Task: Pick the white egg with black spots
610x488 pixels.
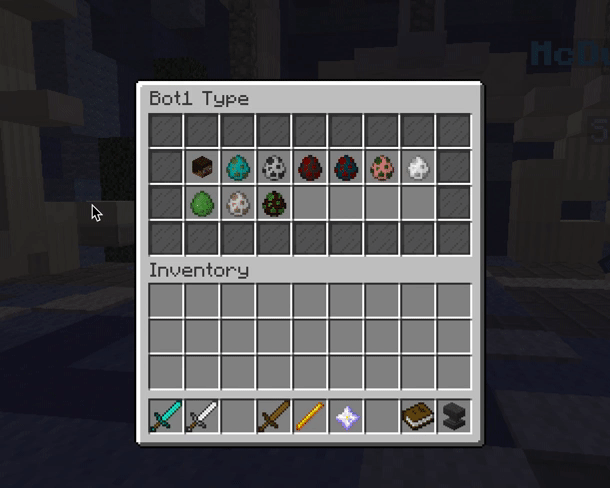Action: click(x=274, y=167)
